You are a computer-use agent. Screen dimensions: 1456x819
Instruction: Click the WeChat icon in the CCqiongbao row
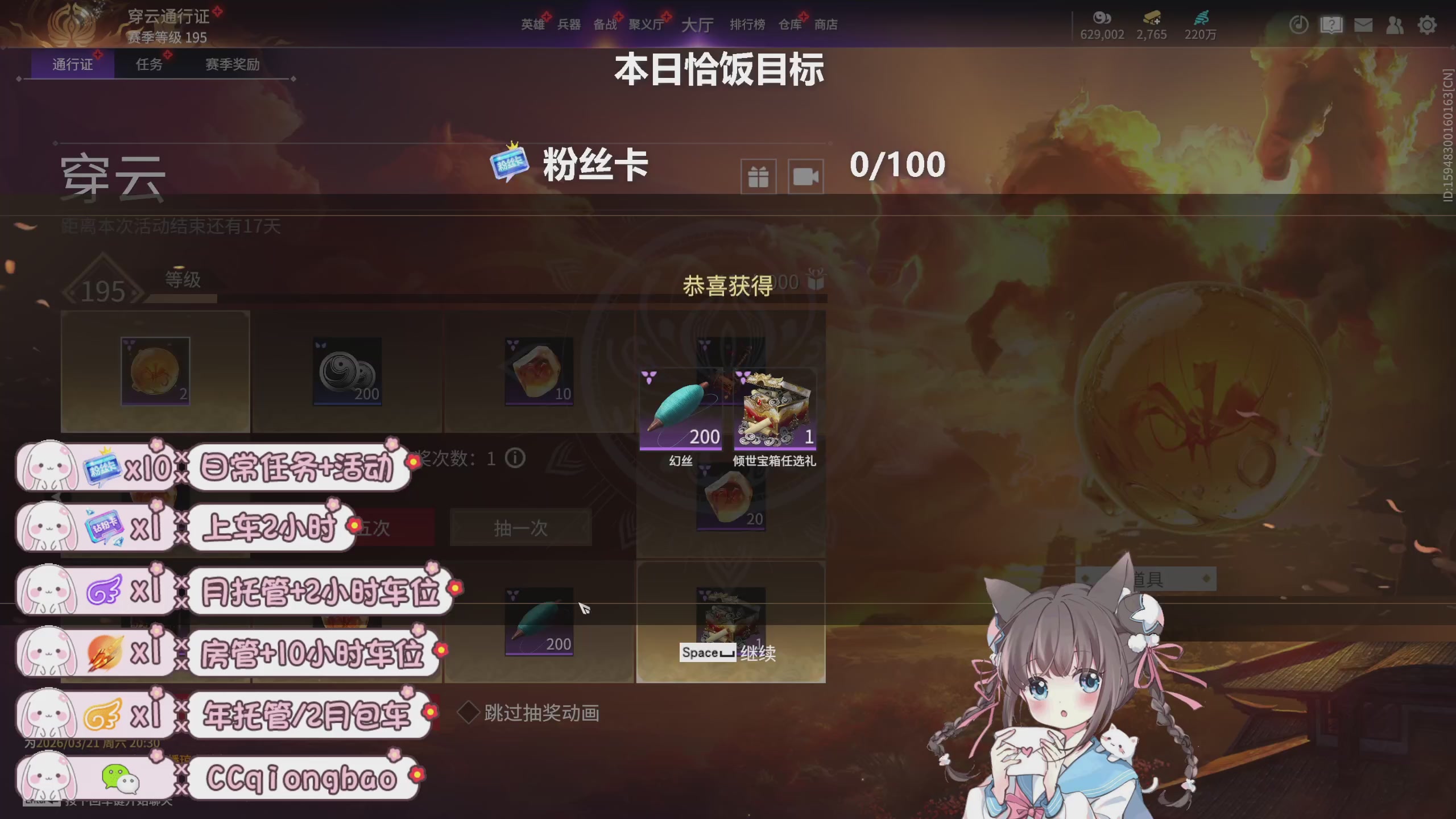tap(121, 779)
